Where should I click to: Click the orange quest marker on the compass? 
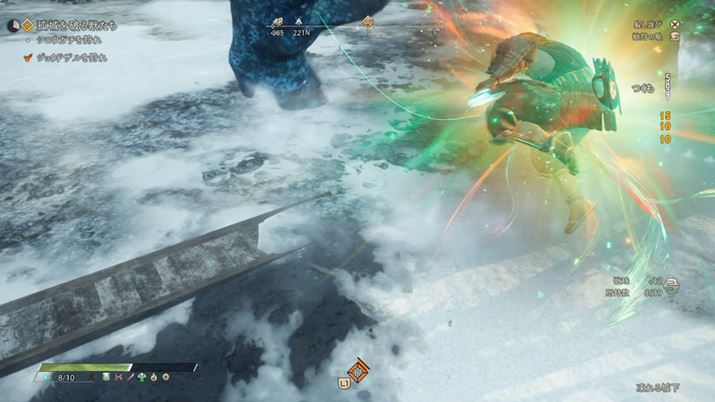[x=368, y=21]
